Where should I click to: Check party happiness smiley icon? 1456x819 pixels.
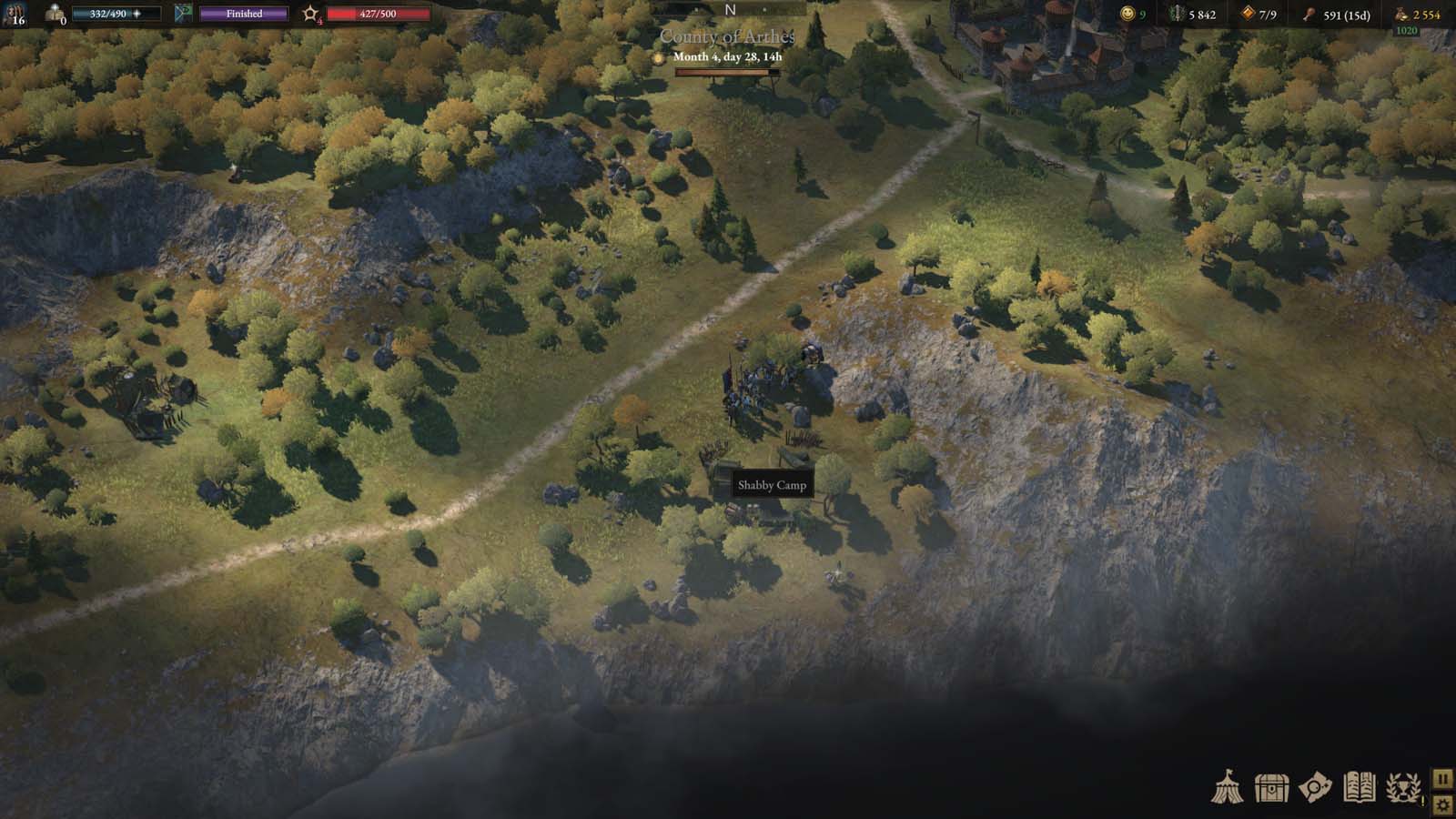(x=1127, y=15)
